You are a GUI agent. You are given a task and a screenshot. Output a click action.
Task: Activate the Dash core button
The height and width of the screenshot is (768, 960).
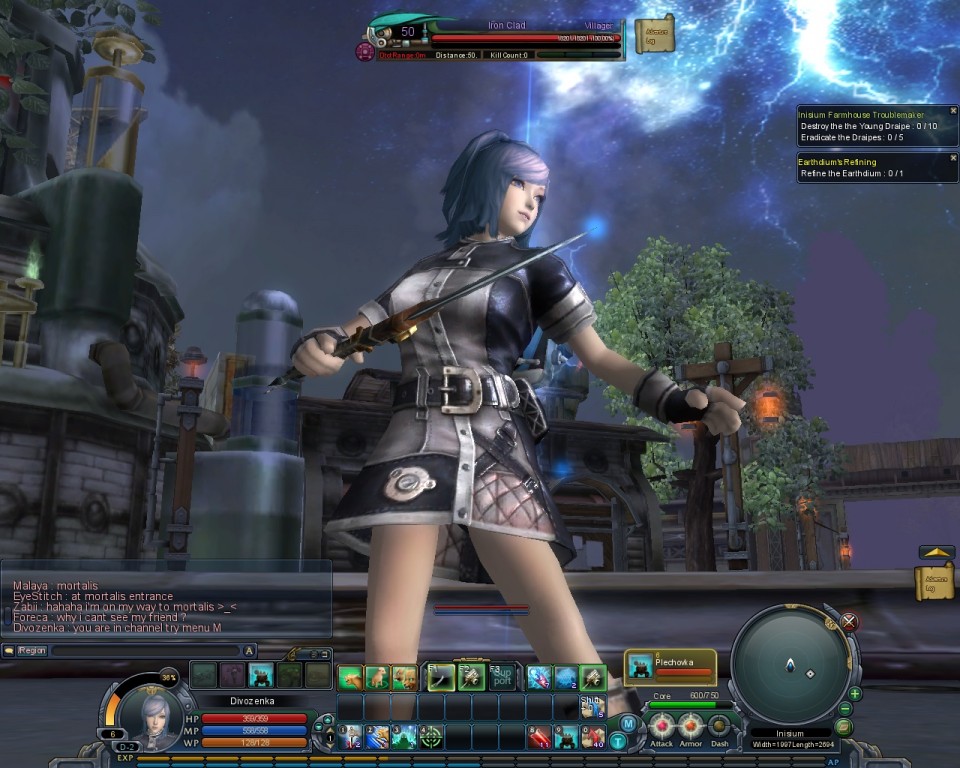[x=719, y=727]
